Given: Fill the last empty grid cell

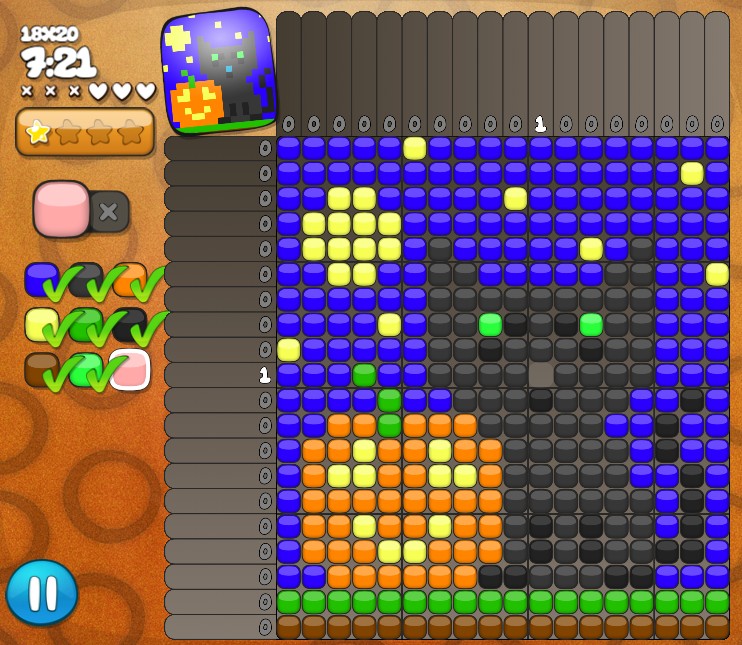Looking at the screenshot, I should 541,375.
